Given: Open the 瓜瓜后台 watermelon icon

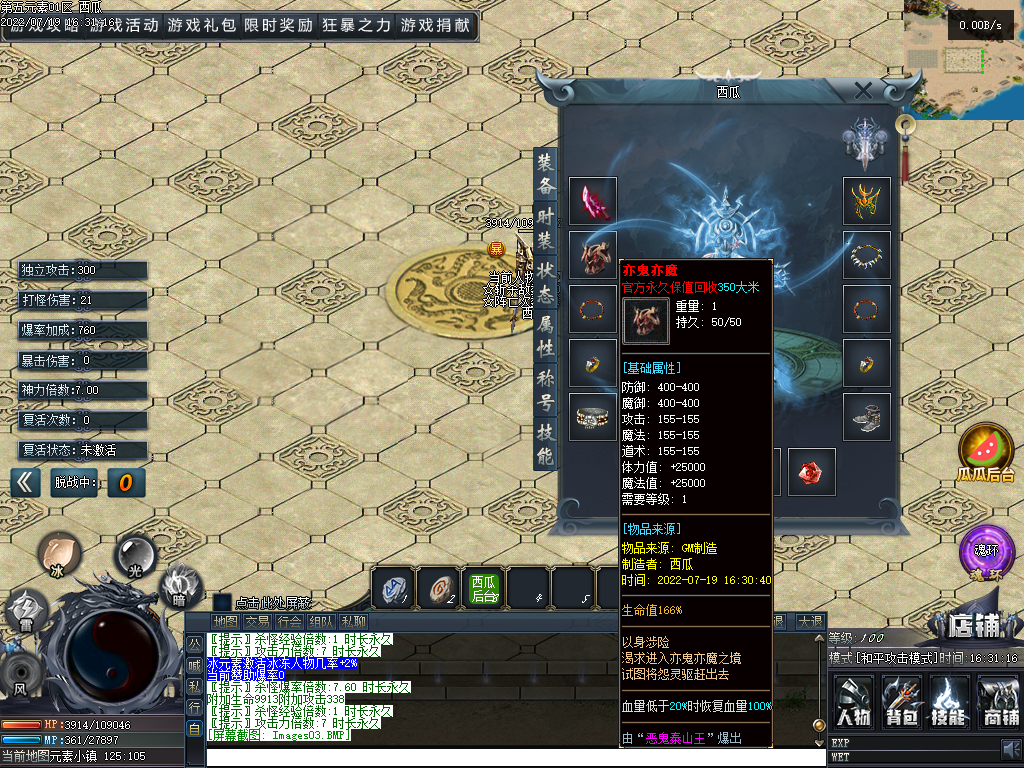Looking at the screenshot, I should (986, 452).
